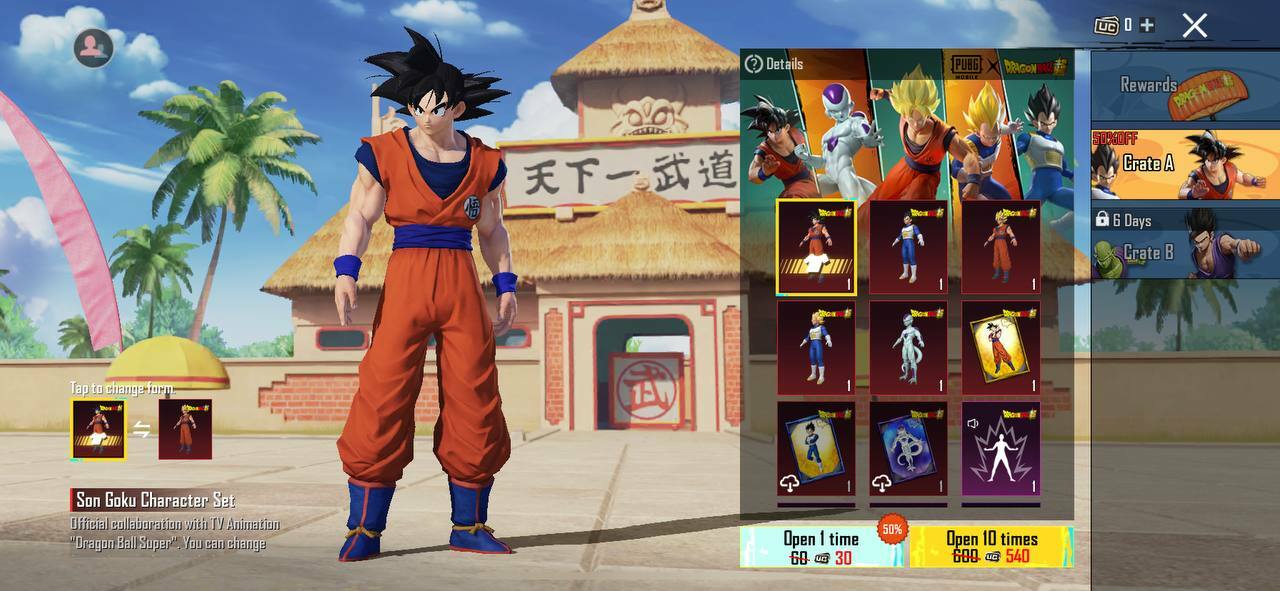Select the gold Goku card reward
The image size is (1280, 591).
point(1000,348)
